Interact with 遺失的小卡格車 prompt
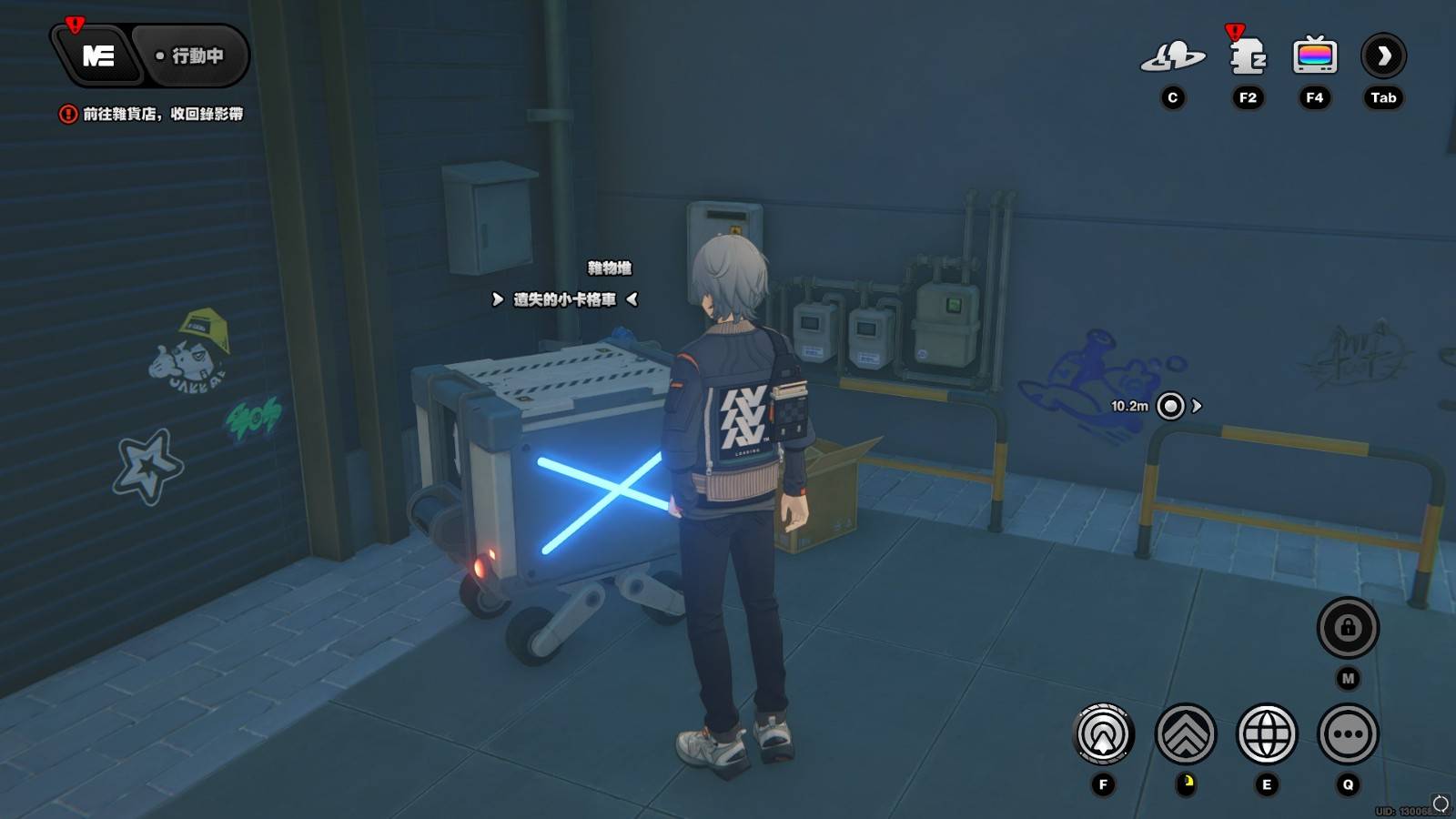Viewport: 1456px width, 819px height. click(x=564, y=299)
